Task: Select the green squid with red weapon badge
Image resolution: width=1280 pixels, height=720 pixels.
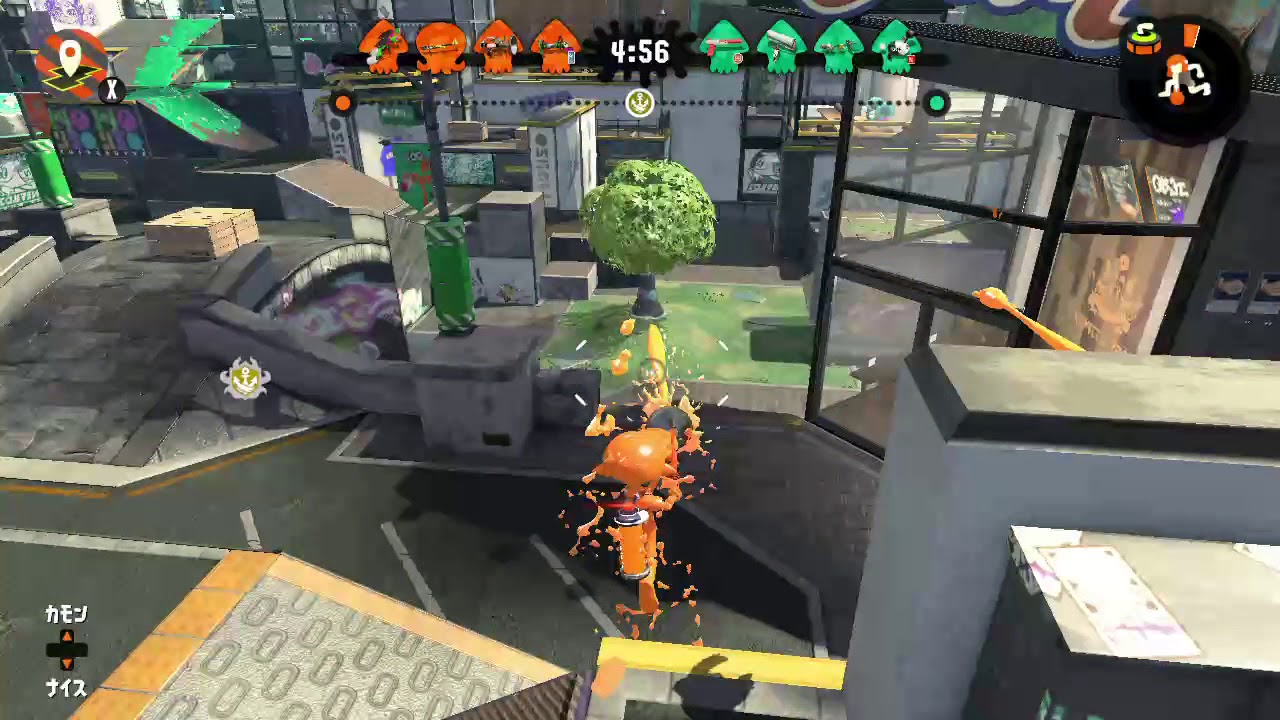Action: [x=726, y=45]
